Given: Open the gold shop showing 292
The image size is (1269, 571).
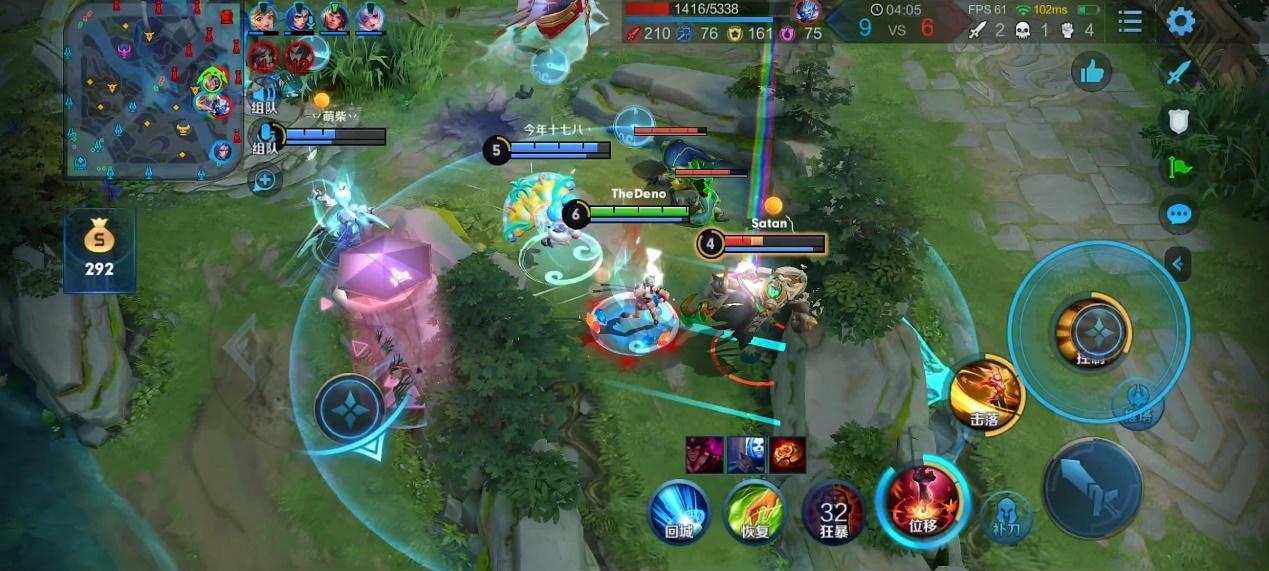Looking at the screenshot, I should click(99, 250).
